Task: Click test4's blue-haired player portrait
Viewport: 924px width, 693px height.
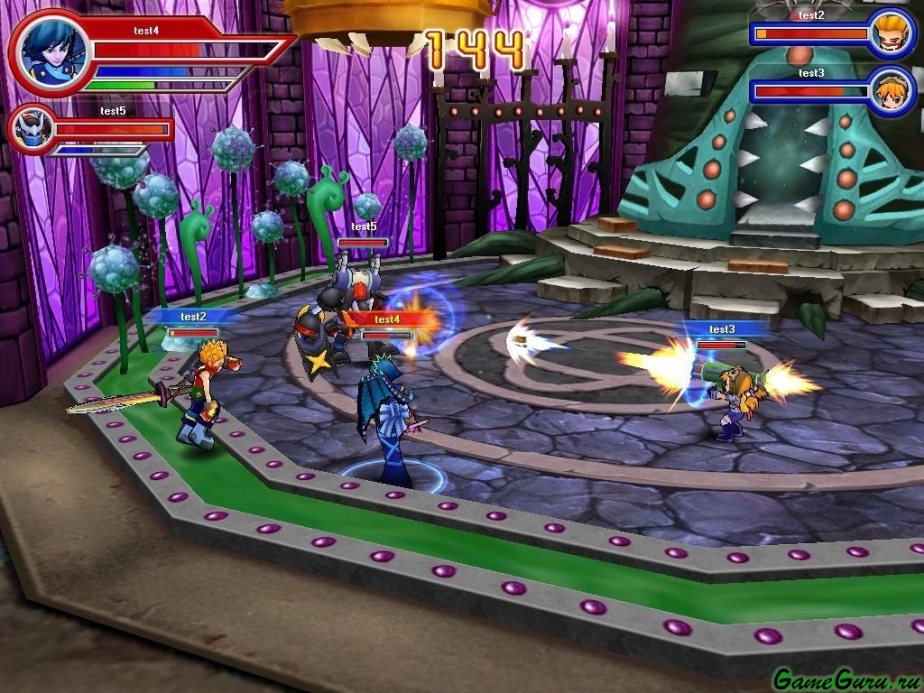Action: [49, 52]
